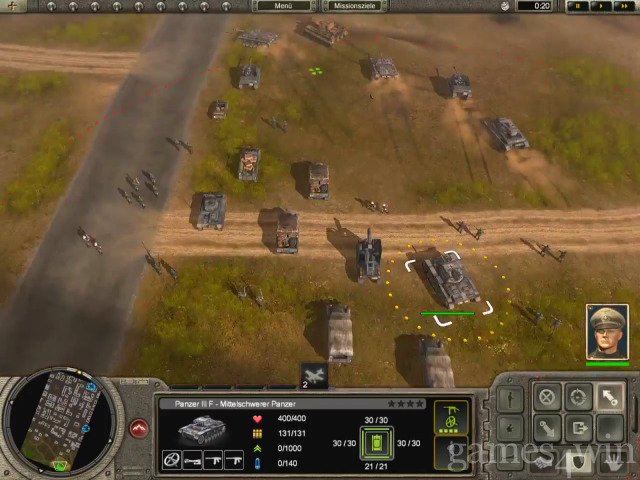Select the airplane support icon

click(x=314, y=374)
